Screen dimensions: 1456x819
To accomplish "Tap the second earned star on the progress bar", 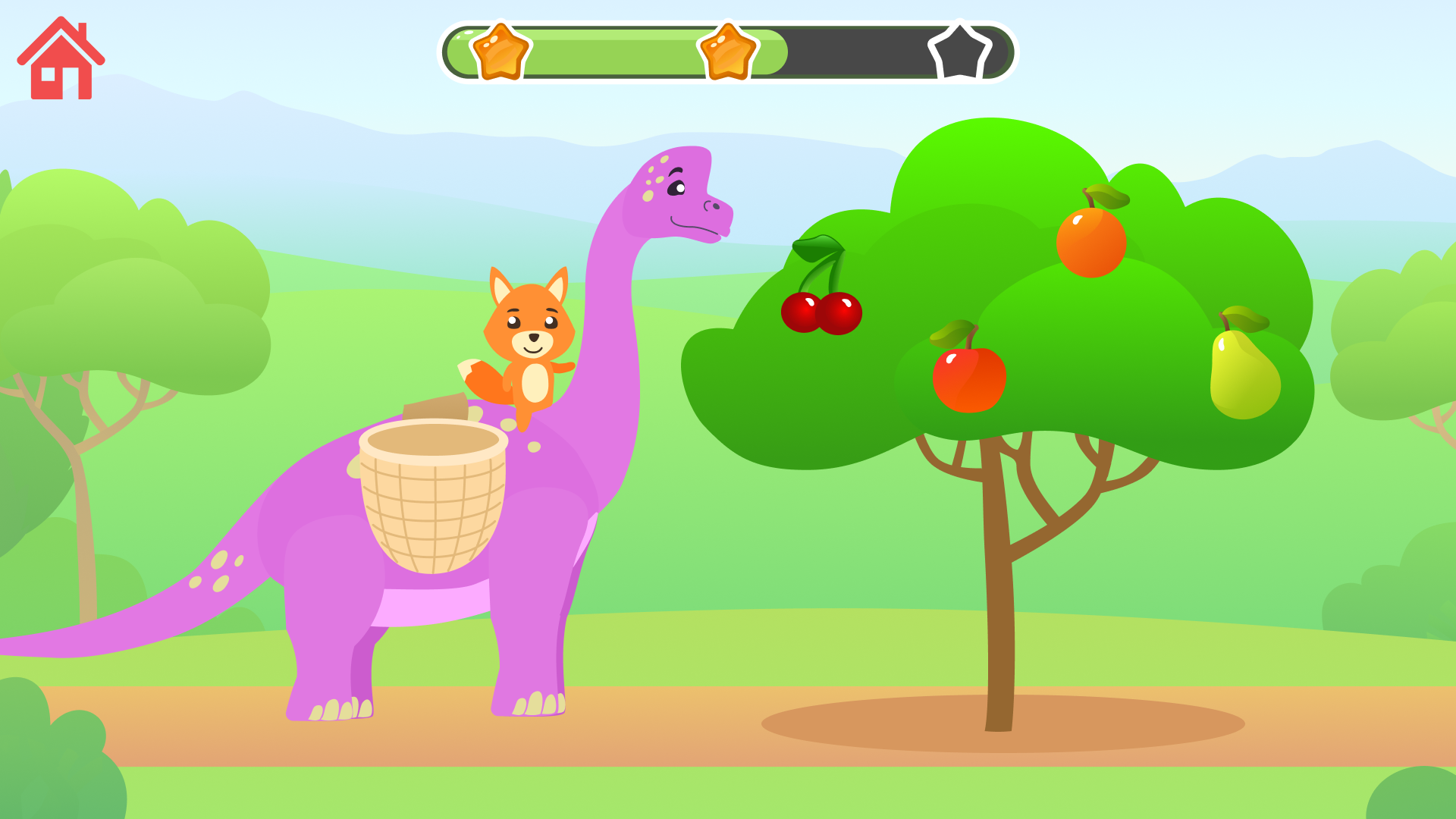I will point(730,51).
